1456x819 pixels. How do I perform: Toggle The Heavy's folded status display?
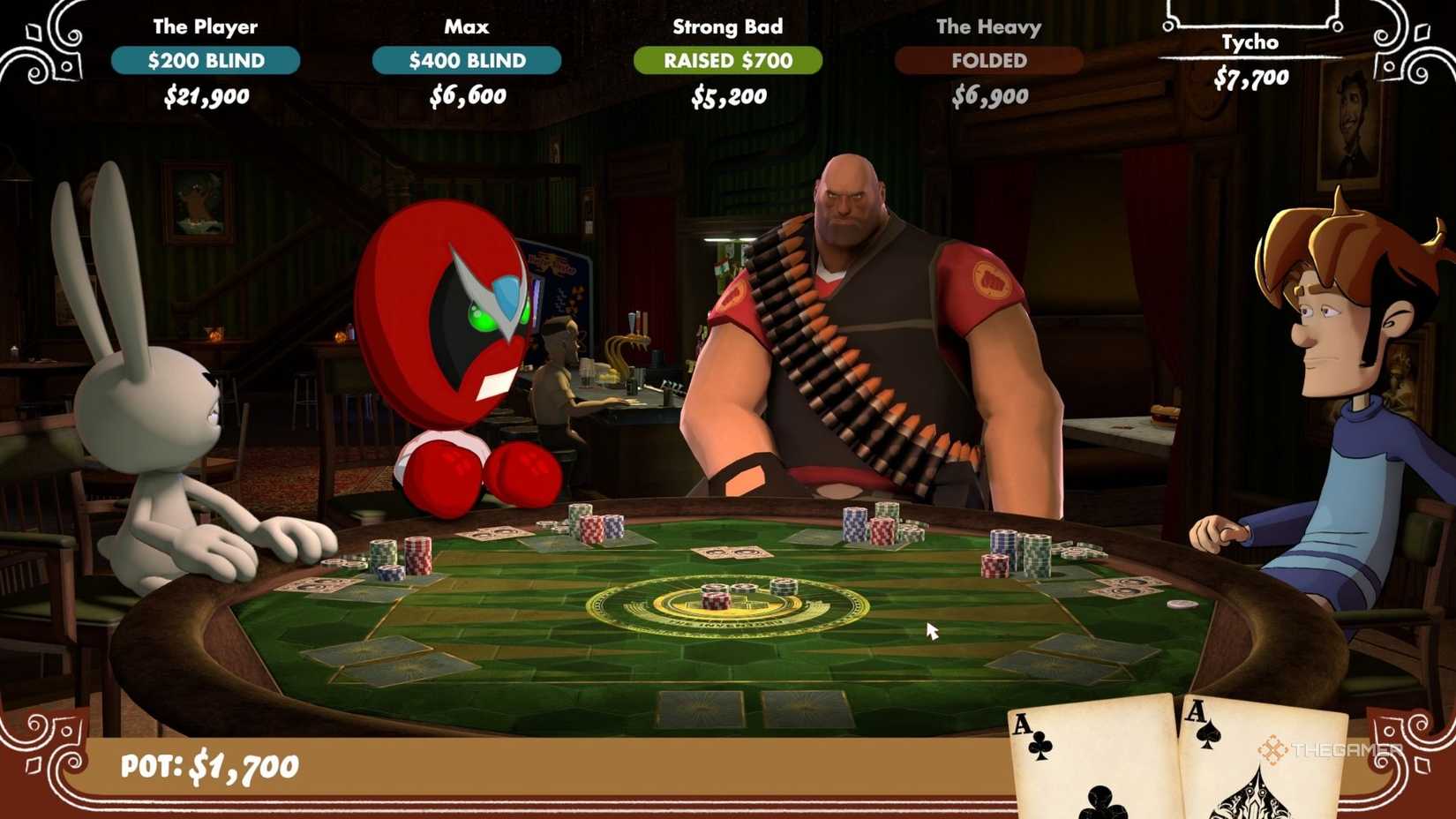pos(989,61)
